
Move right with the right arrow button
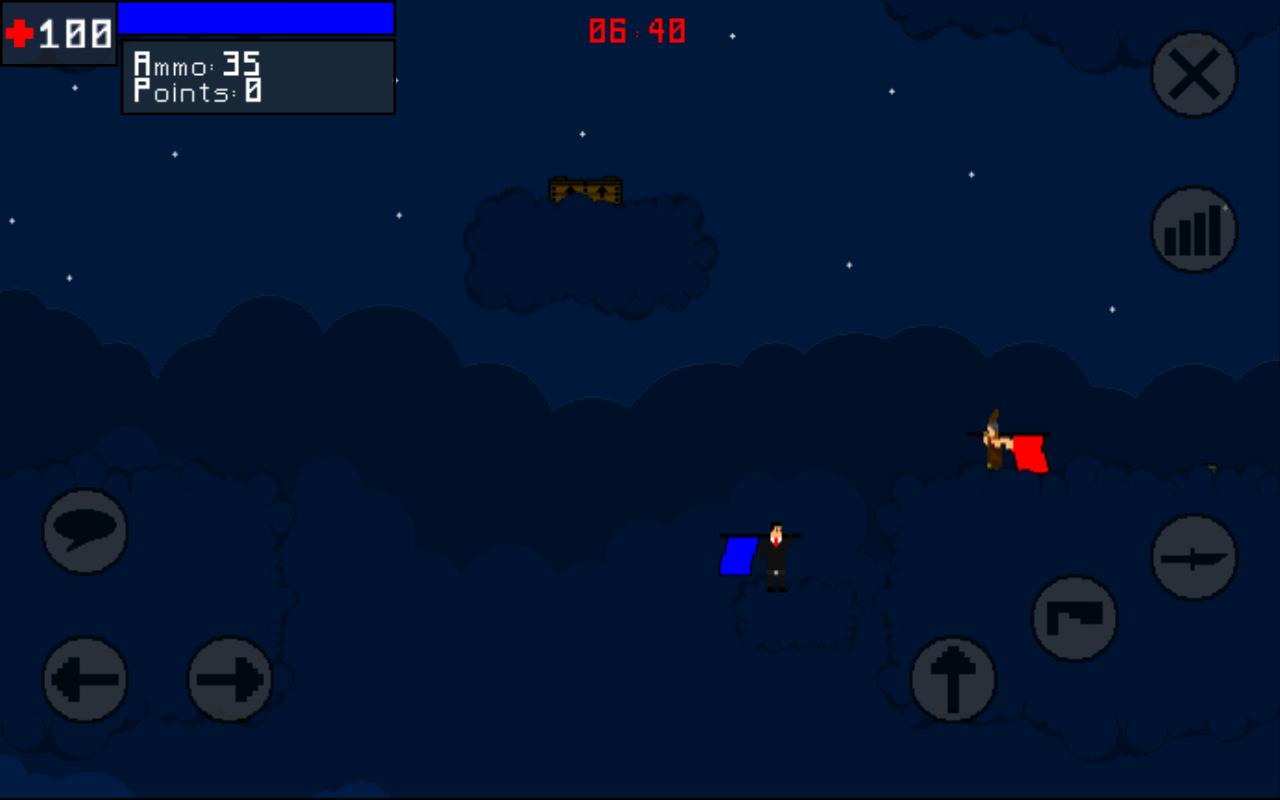231,679
